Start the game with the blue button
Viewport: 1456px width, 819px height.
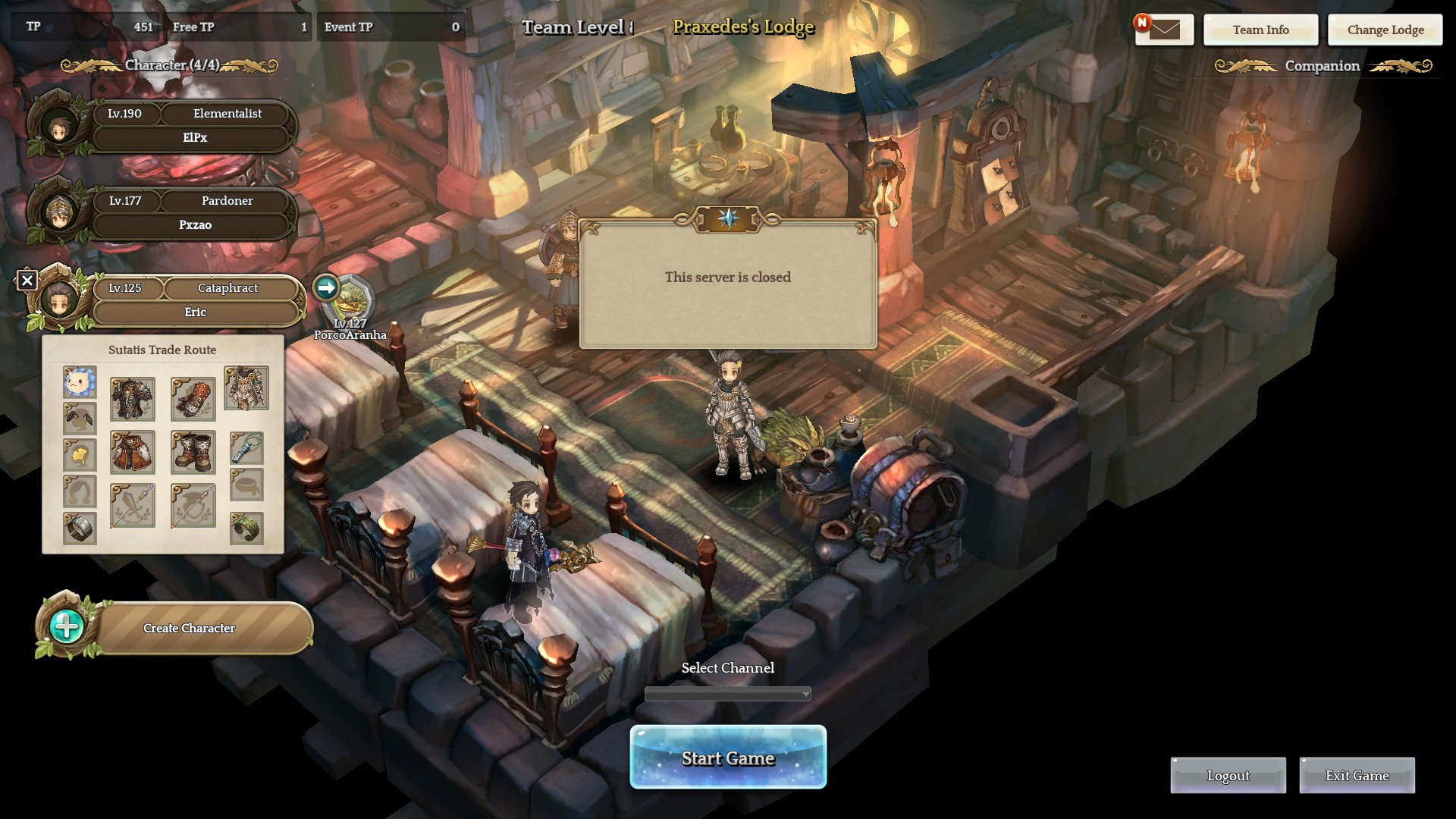[x=728, y=758]
